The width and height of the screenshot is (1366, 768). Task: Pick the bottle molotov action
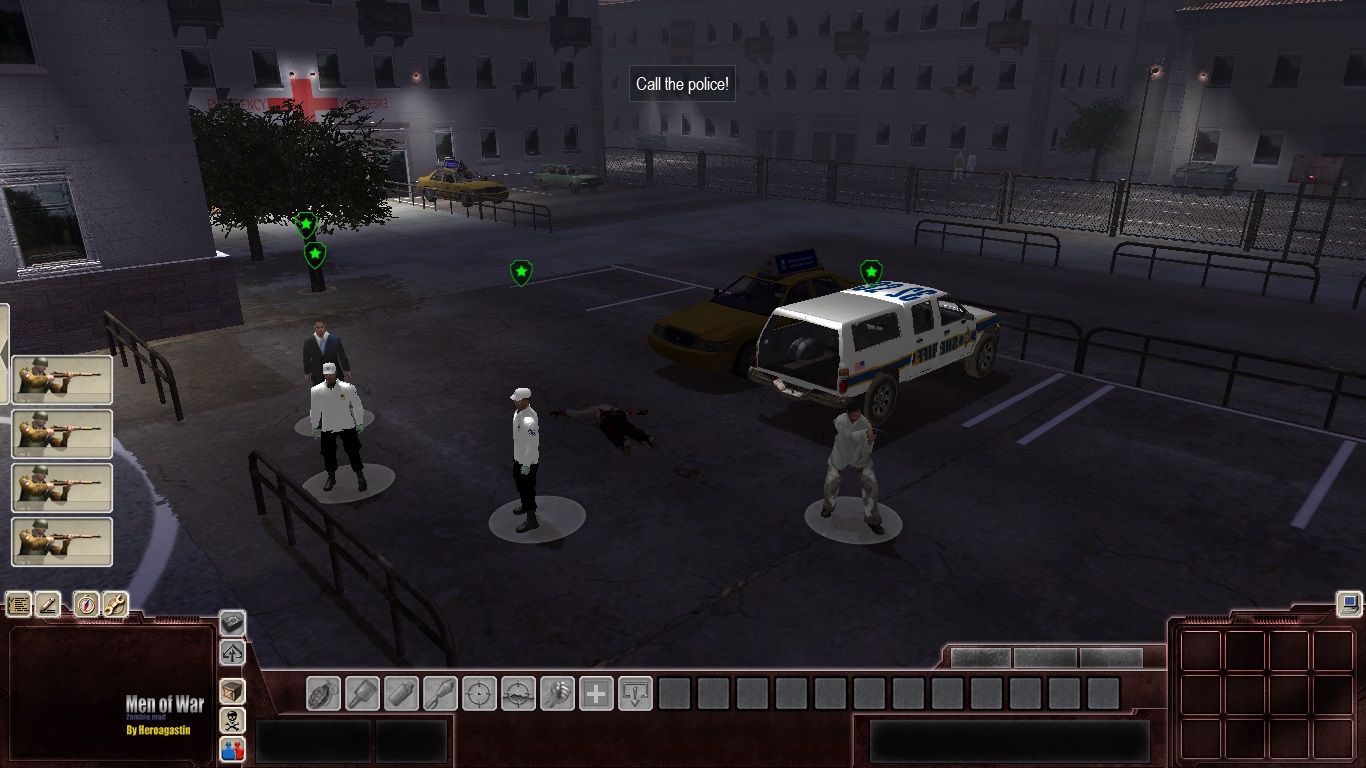[x=401, y=693]
